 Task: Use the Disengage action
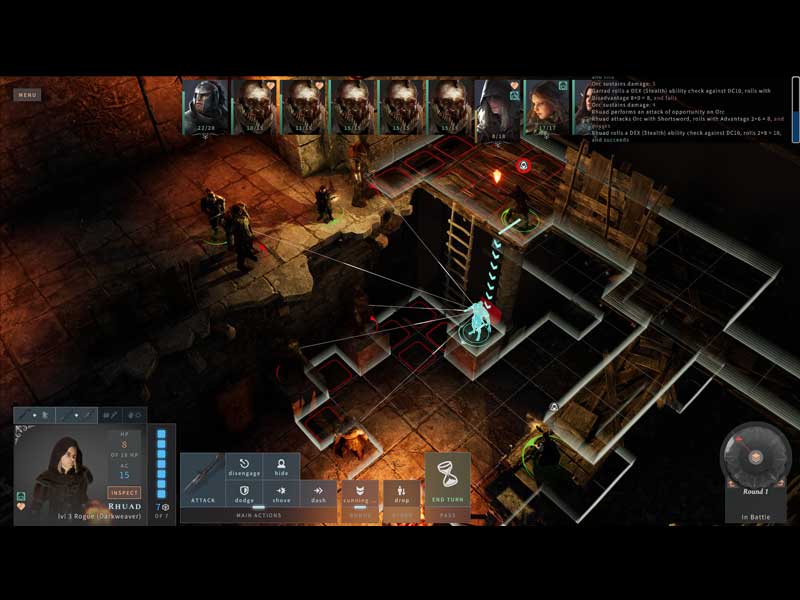244,467
